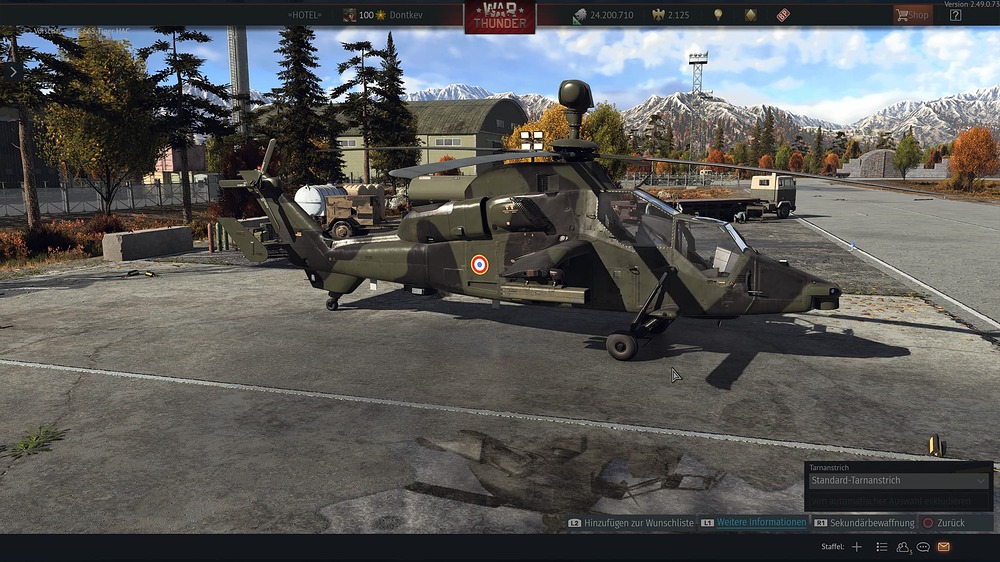Expand the left side panel arrow
This screenshot has height=562, width=1000.
tap(12, 71)
